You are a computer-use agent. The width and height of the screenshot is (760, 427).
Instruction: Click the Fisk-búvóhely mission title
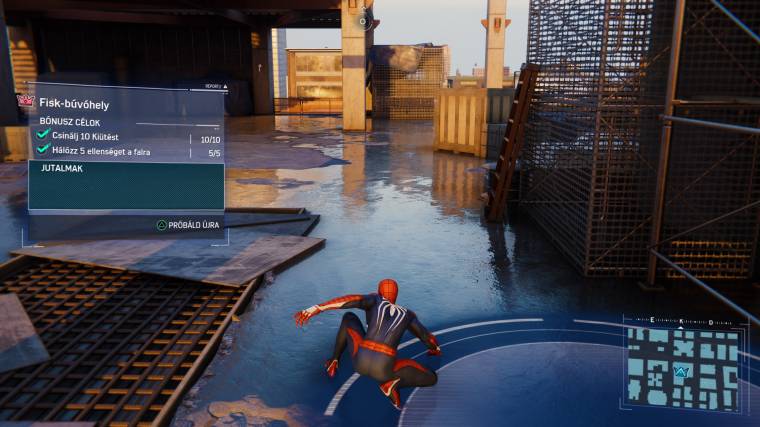73,103
